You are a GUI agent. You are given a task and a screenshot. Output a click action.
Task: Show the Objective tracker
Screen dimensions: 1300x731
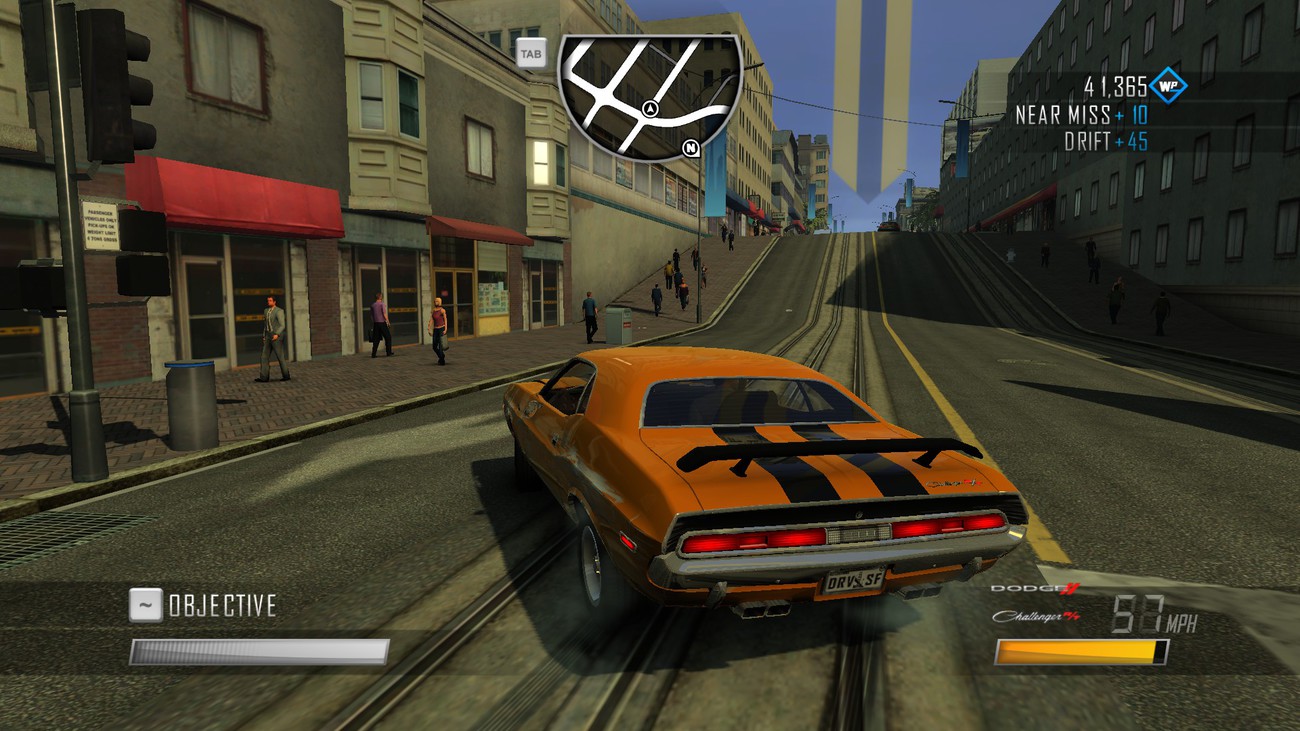203,604
